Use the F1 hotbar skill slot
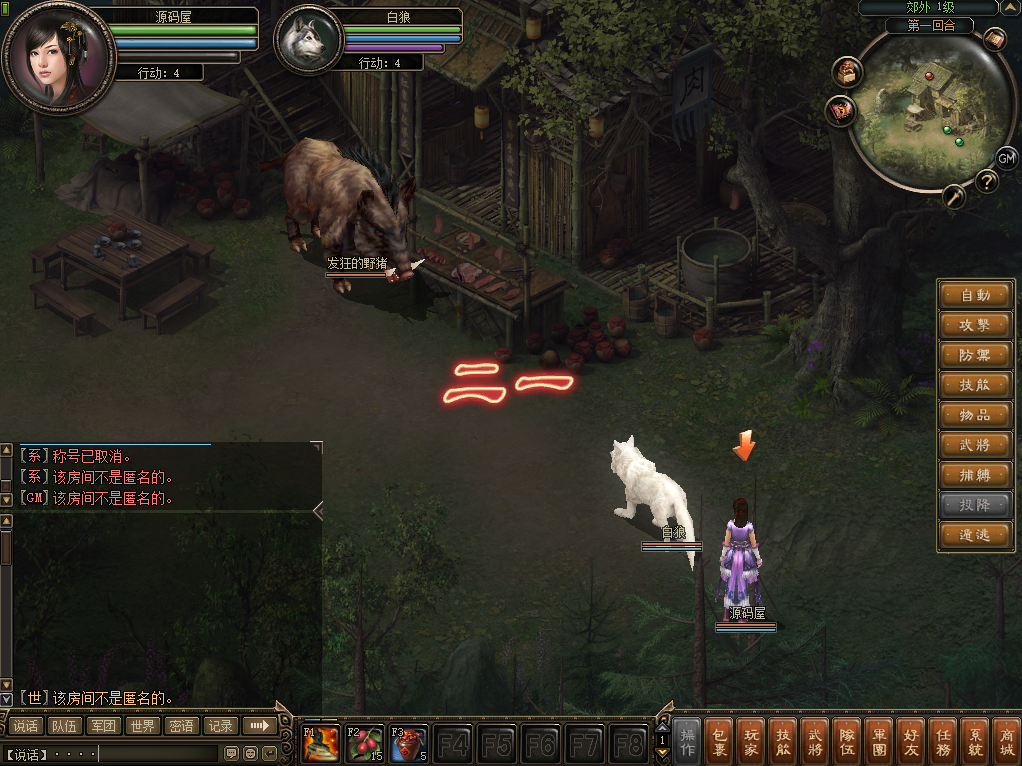This screenshot has width=1022, height=766. point(321,744)
